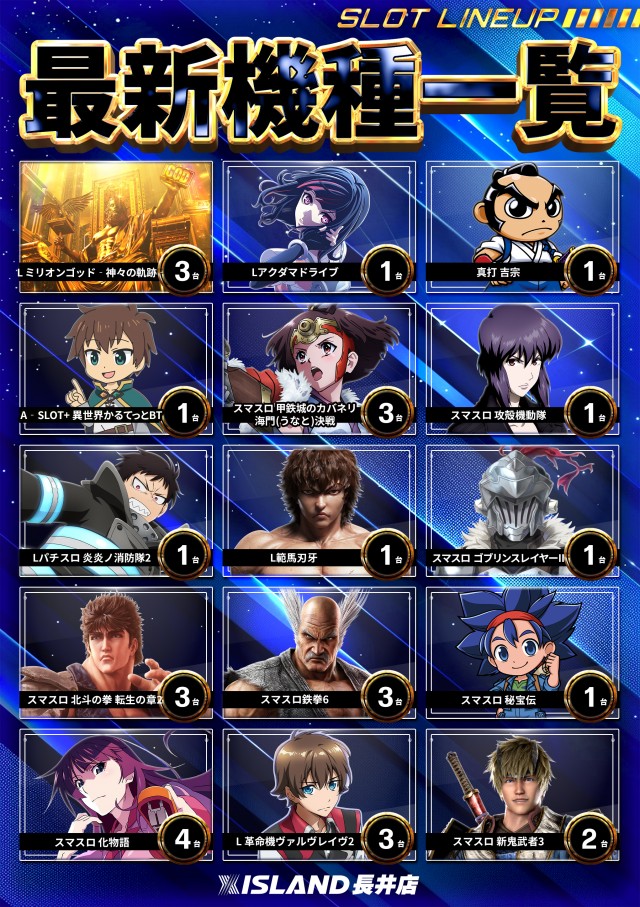Choose the スマスロ鉄拳6 tile
Screen dimensions: 640x907
pyautogui.click(x=318, y=653)
